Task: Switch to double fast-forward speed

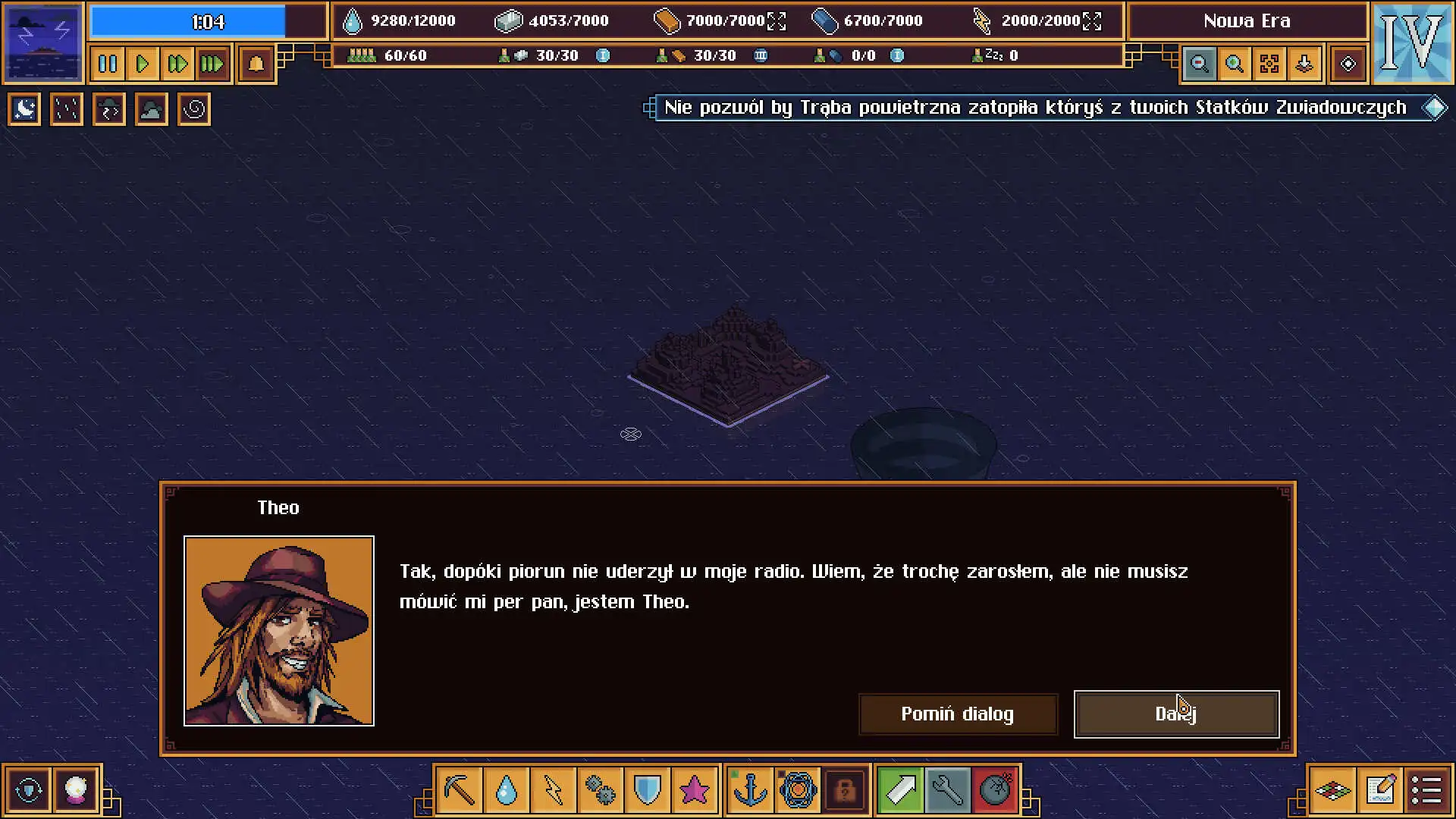Action: point(177,64)
